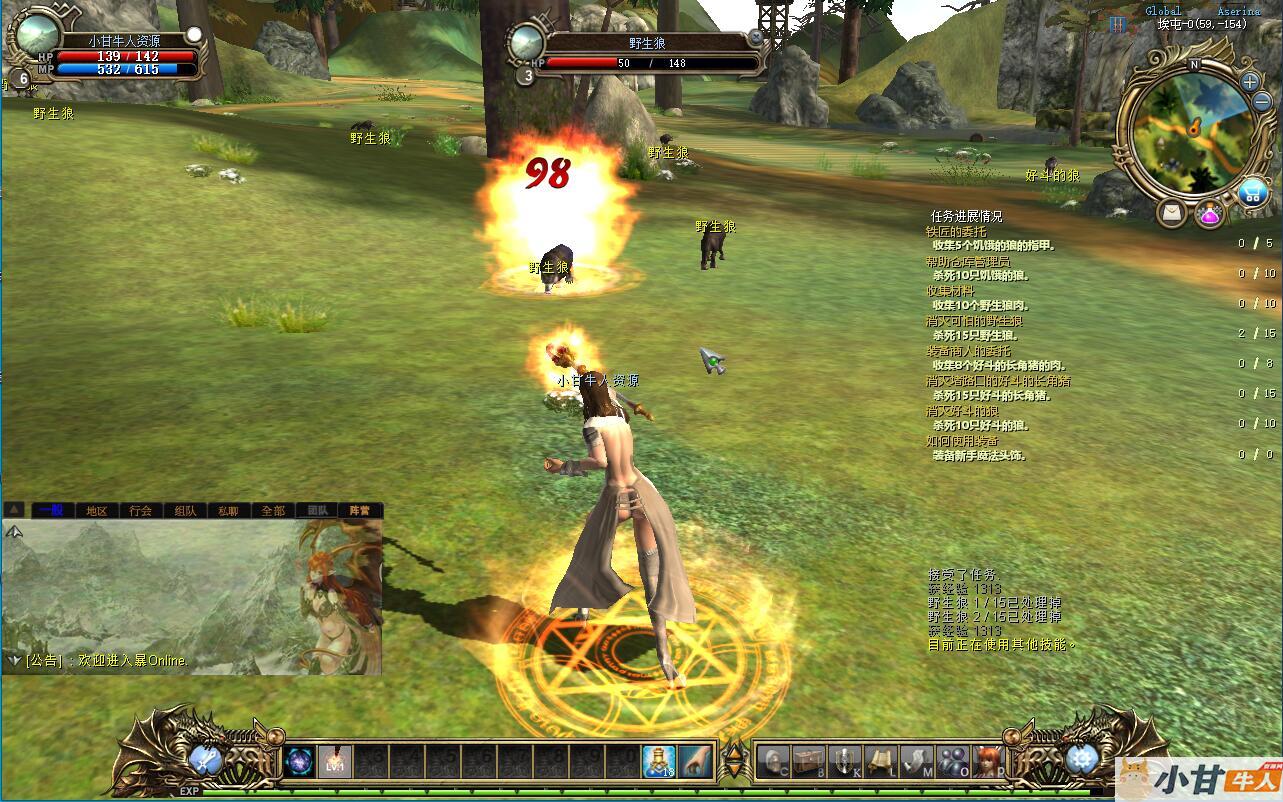Open the red-haired character portrait menu icon
This screenshot has height=802, width=1283.
pyautogui.click(x=988, y=761)
